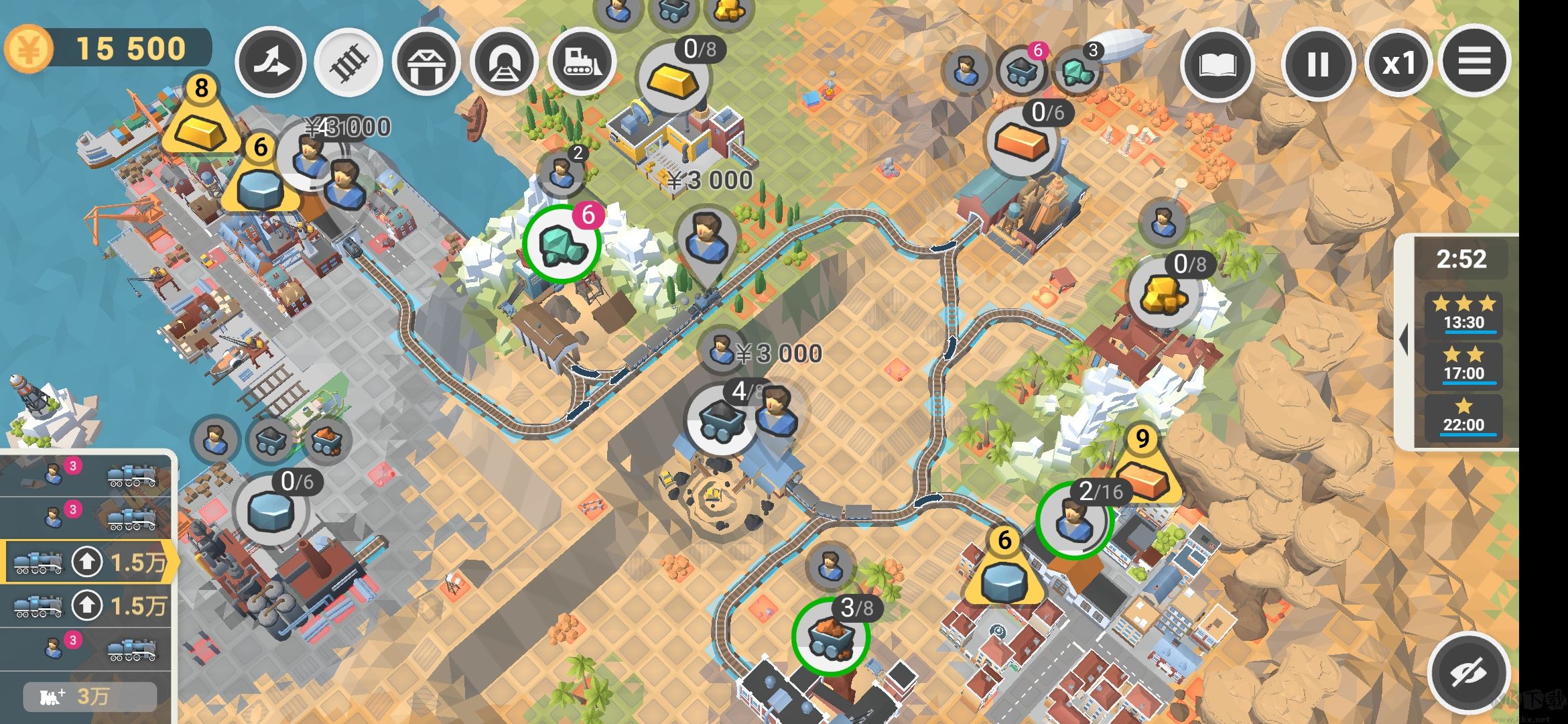The image size is (1568, 724).
Task: Click the teal ore marker with badge 6
Action: tap(562, 244)
